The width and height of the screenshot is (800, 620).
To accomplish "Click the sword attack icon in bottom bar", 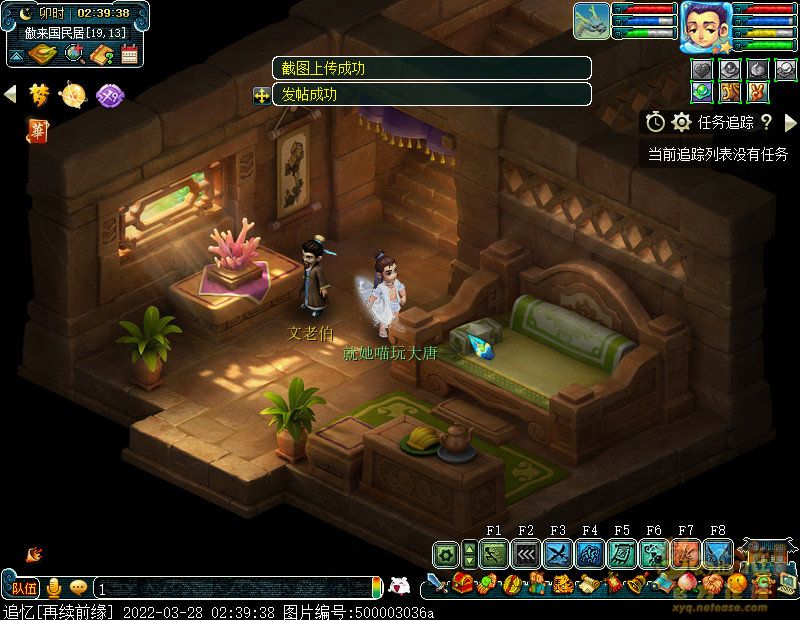I will 437,584.
